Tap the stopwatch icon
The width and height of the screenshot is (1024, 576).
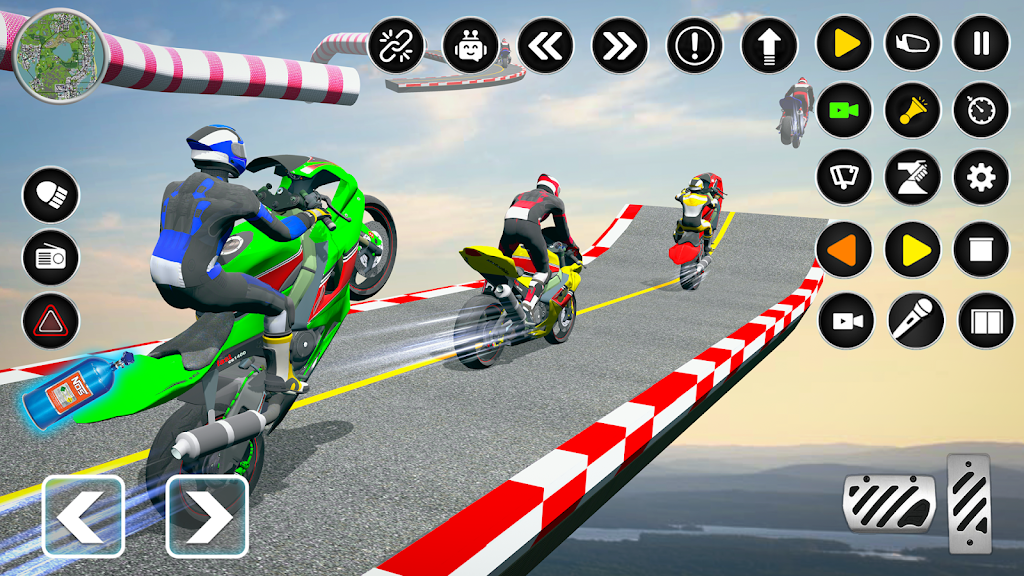pos(981,110)
